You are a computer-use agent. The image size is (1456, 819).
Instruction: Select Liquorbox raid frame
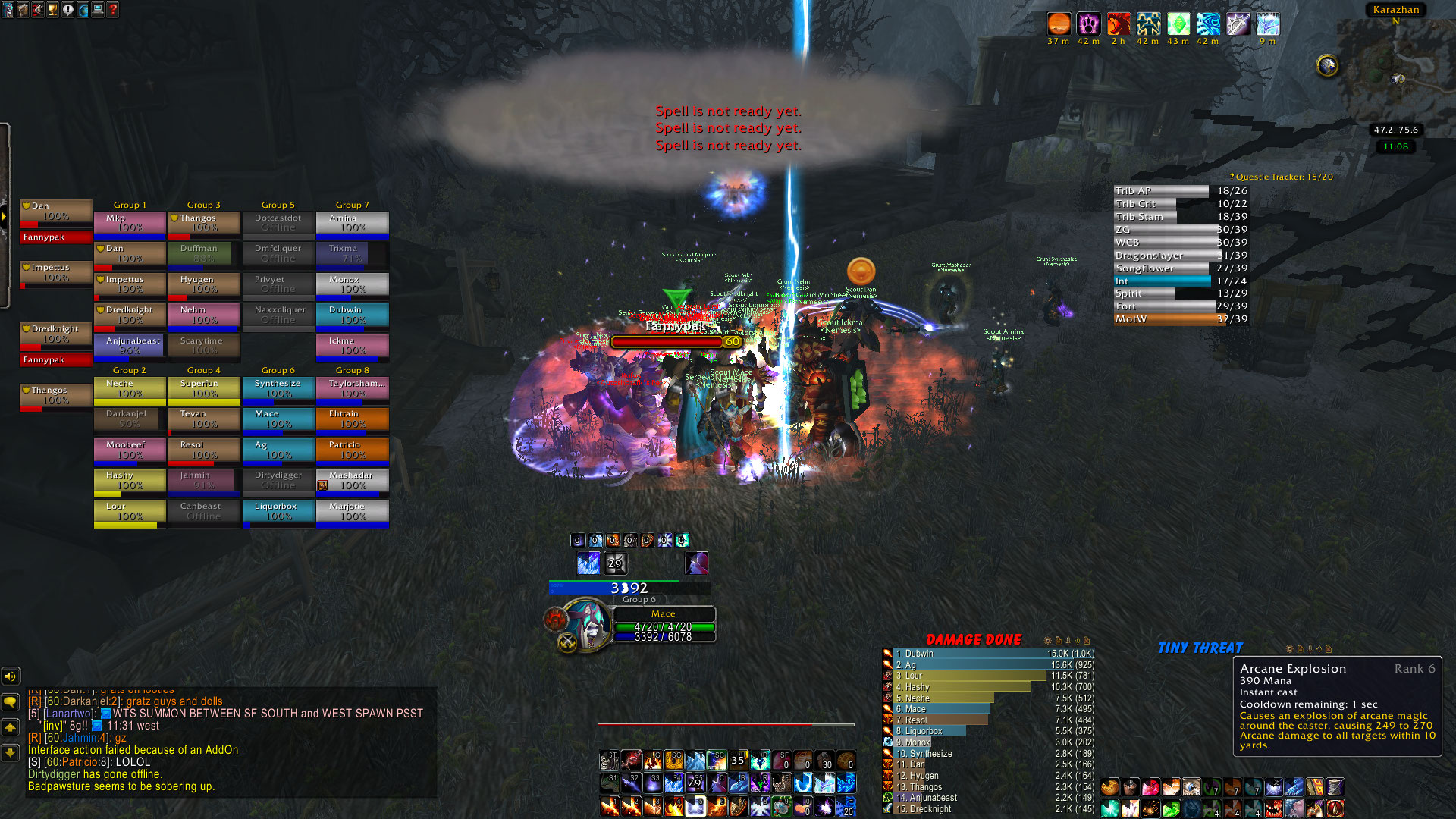(278, 511)
